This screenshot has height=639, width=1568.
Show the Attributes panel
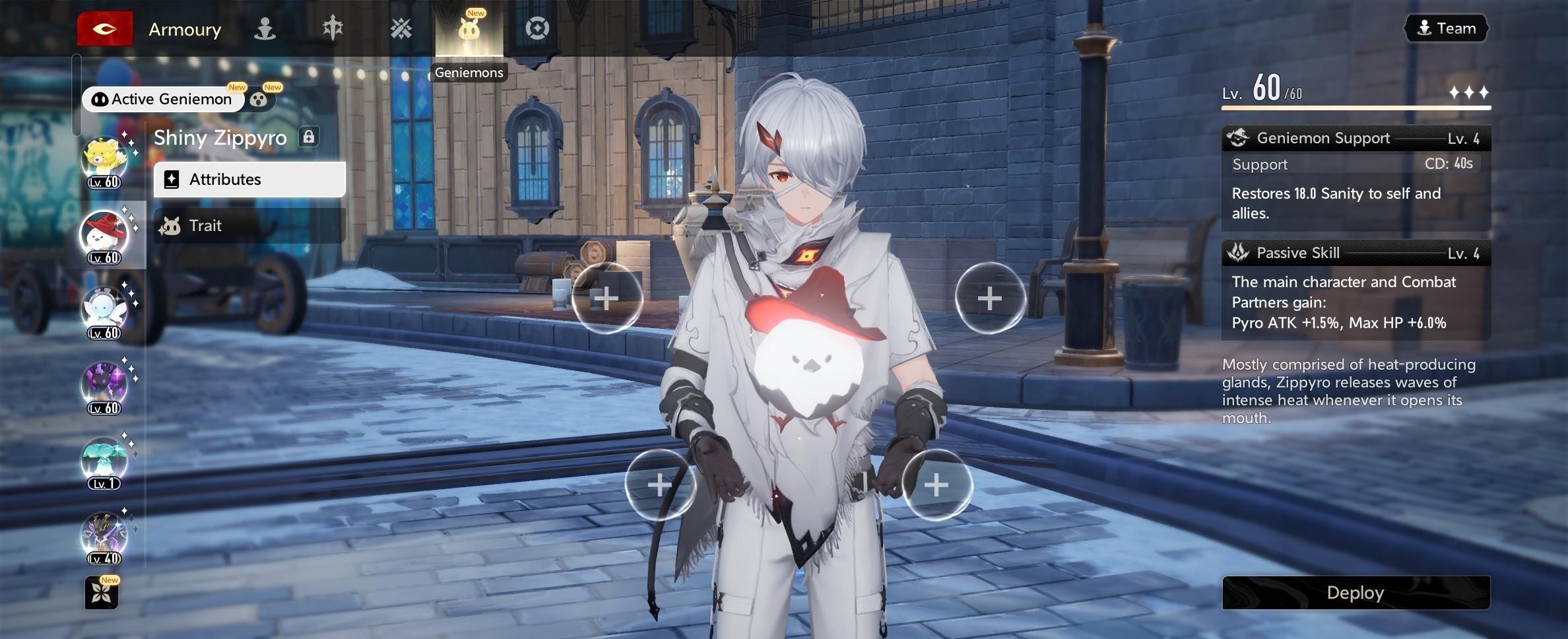tap(249, 180)
